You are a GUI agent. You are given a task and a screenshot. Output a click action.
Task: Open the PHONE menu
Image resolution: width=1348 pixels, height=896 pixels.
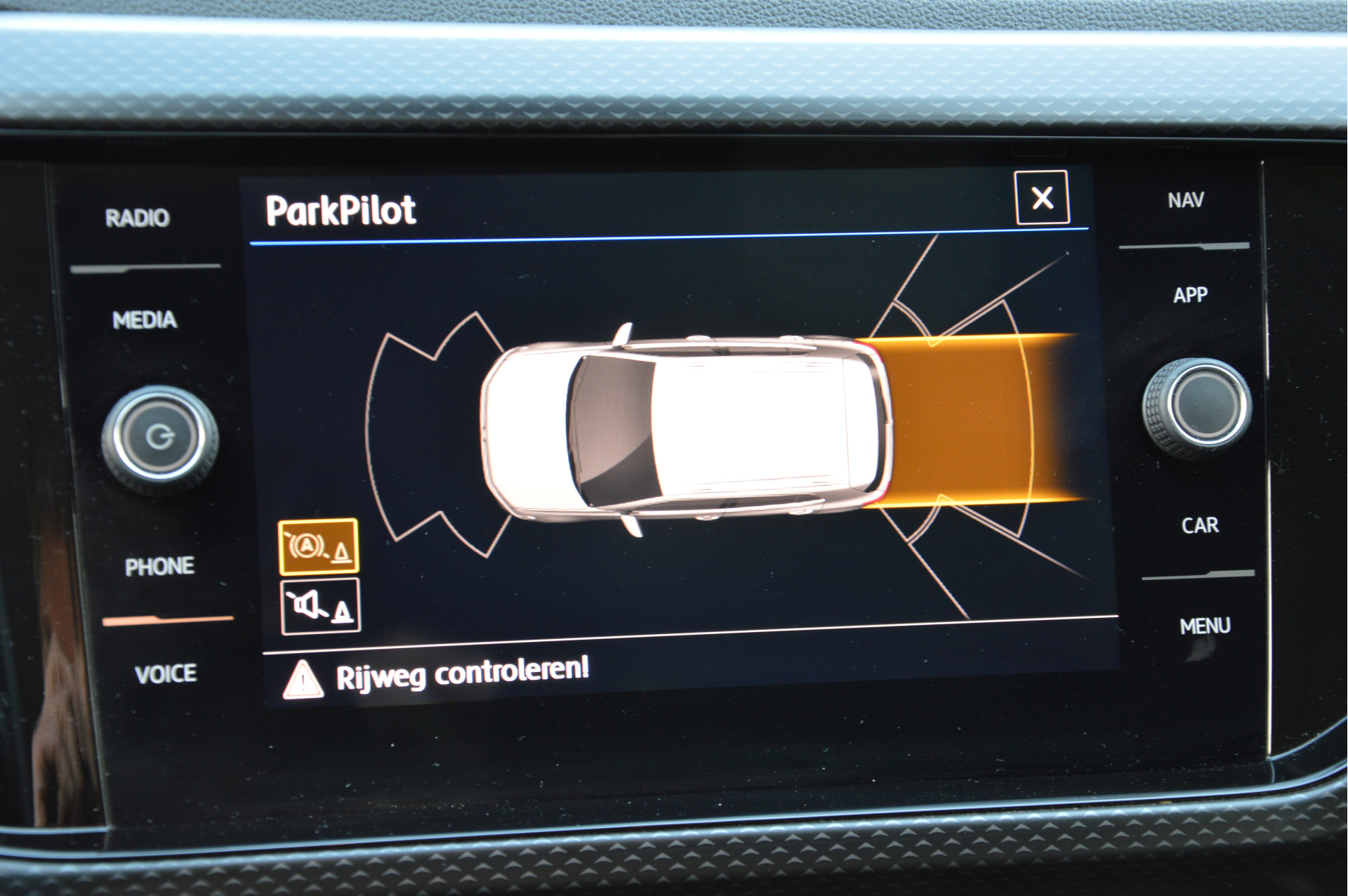159,567
